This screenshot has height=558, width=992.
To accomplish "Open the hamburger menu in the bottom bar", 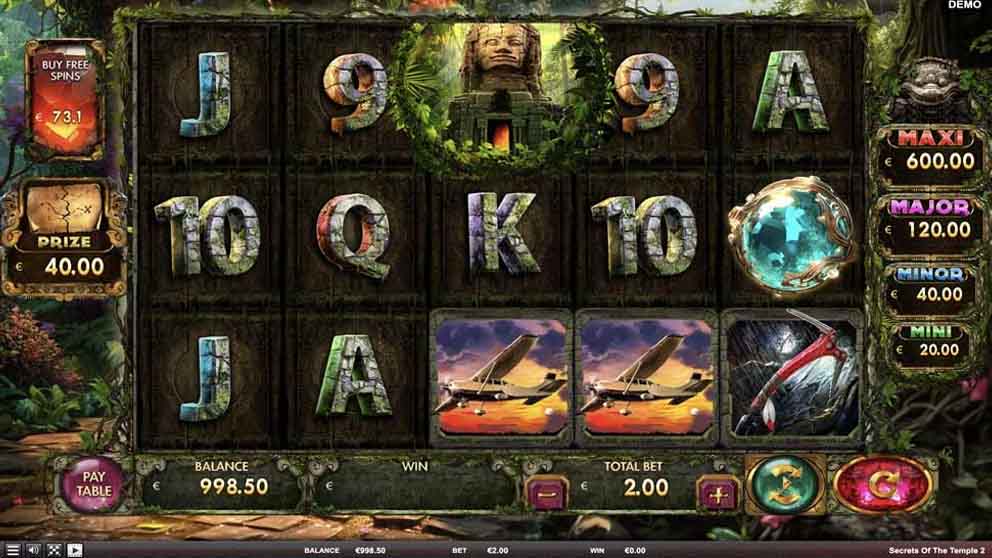I will pyautogui.click(x=12, y=550).
